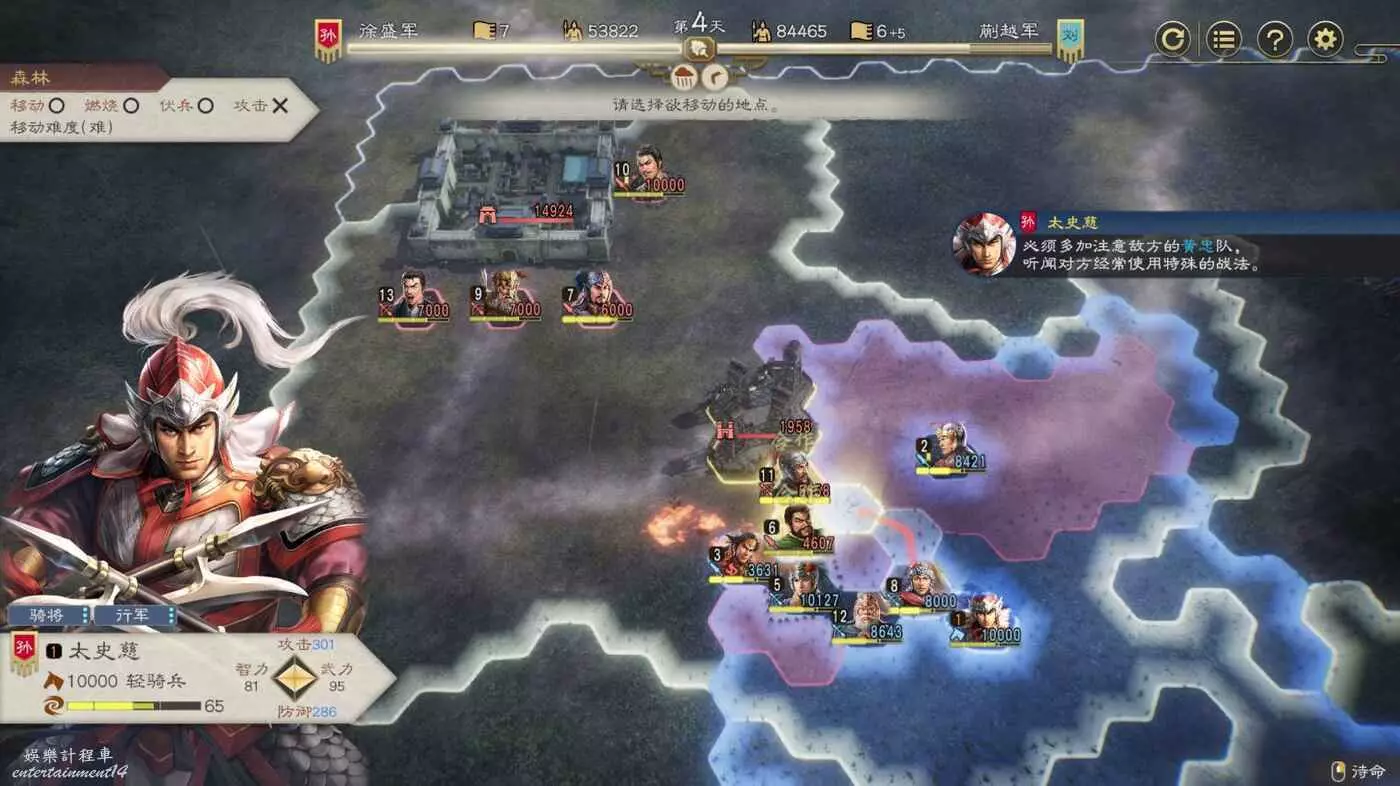1400x786 pixels.
Task: Click the city gate marker showing 14924
Action: tap(489, 214)
